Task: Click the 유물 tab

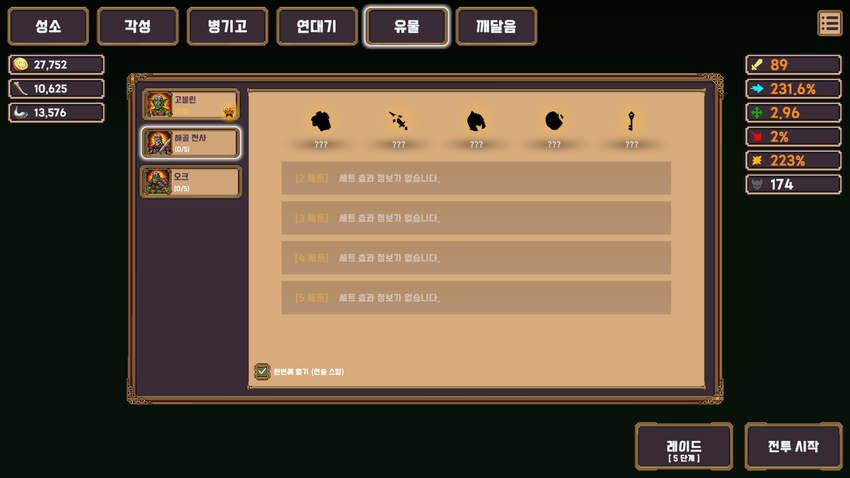Action: click(x=406, y=27)
